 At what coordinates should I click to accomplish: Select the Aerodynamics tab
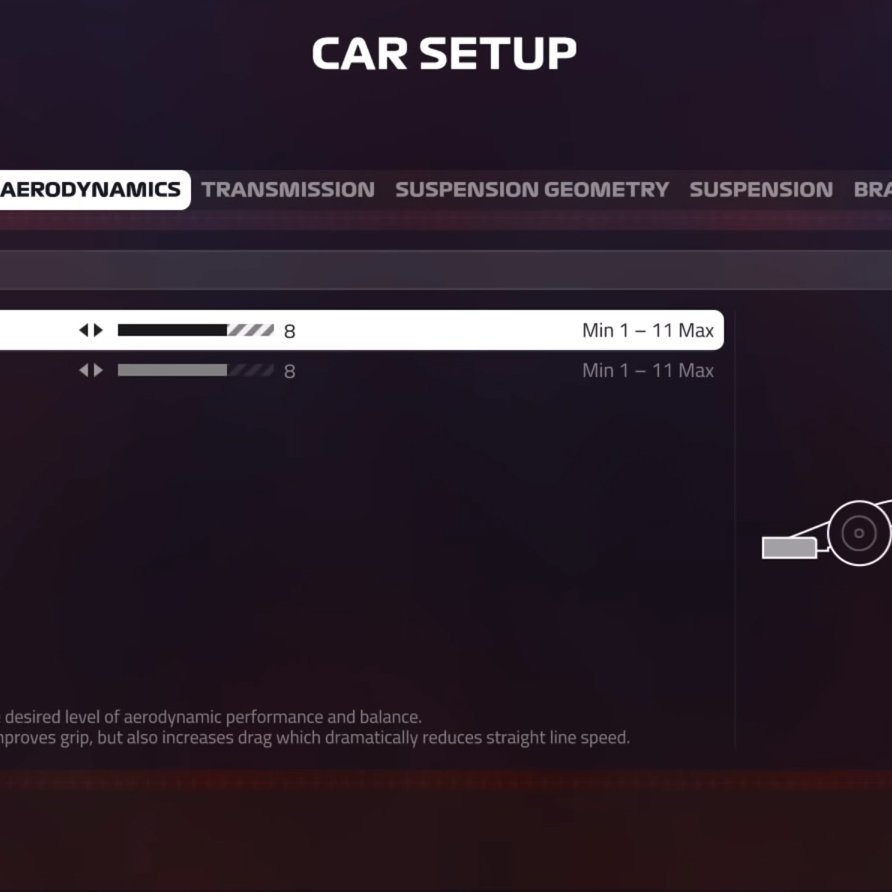(x=91, y=190)
